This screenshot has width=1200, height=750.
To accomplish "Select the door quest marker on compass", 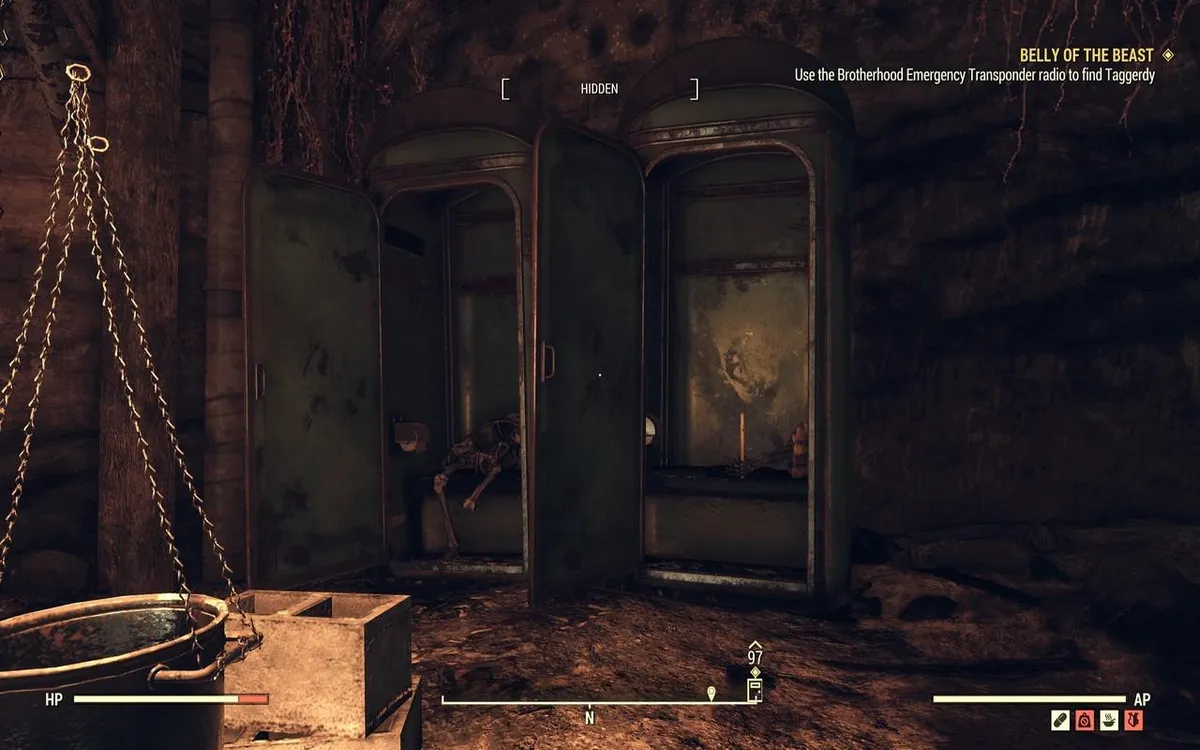I will 755,689.
